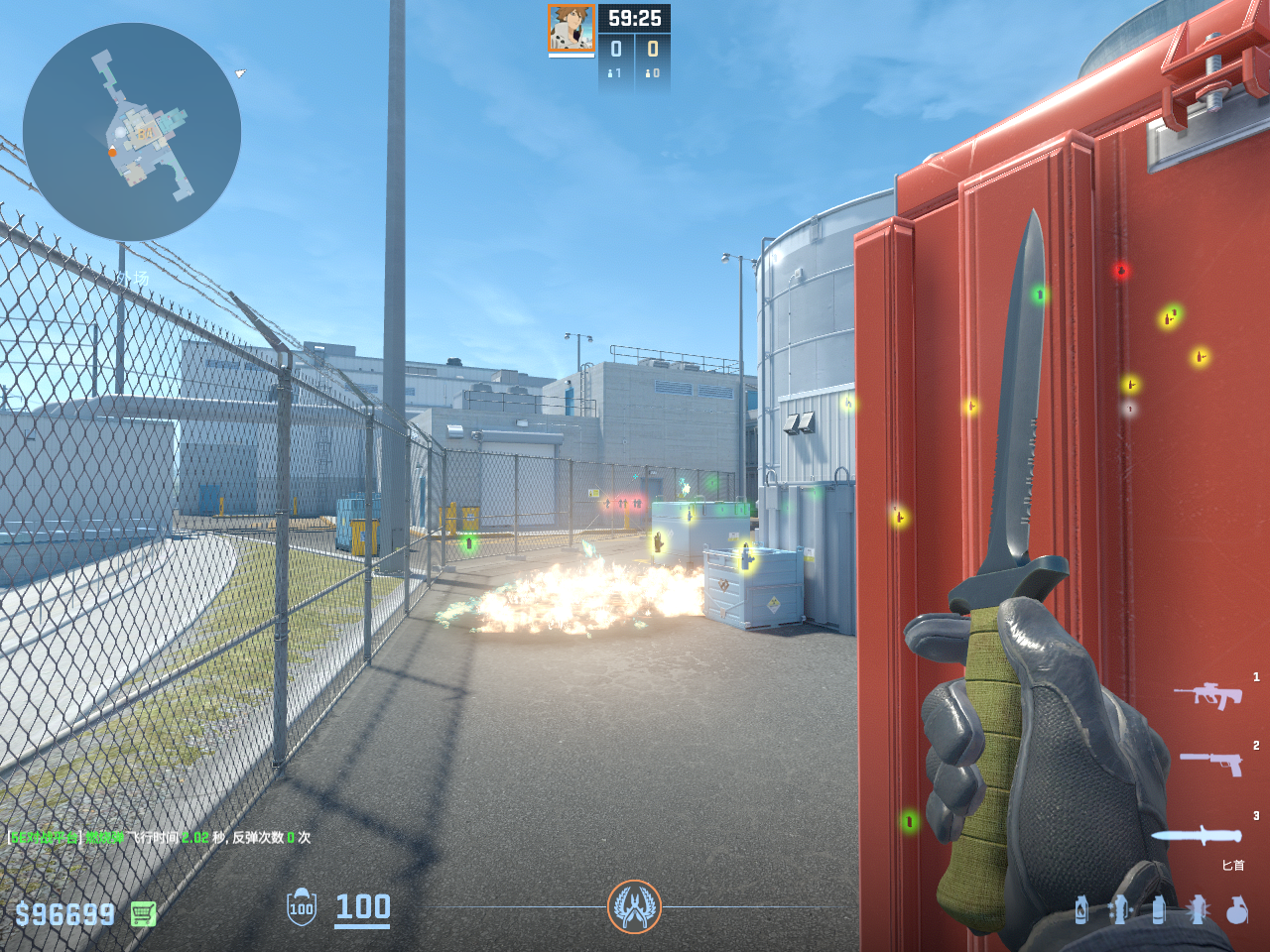Screen dimensions: 1270x952
Task: Click the circular radar minimap
Action: point(132,132)
